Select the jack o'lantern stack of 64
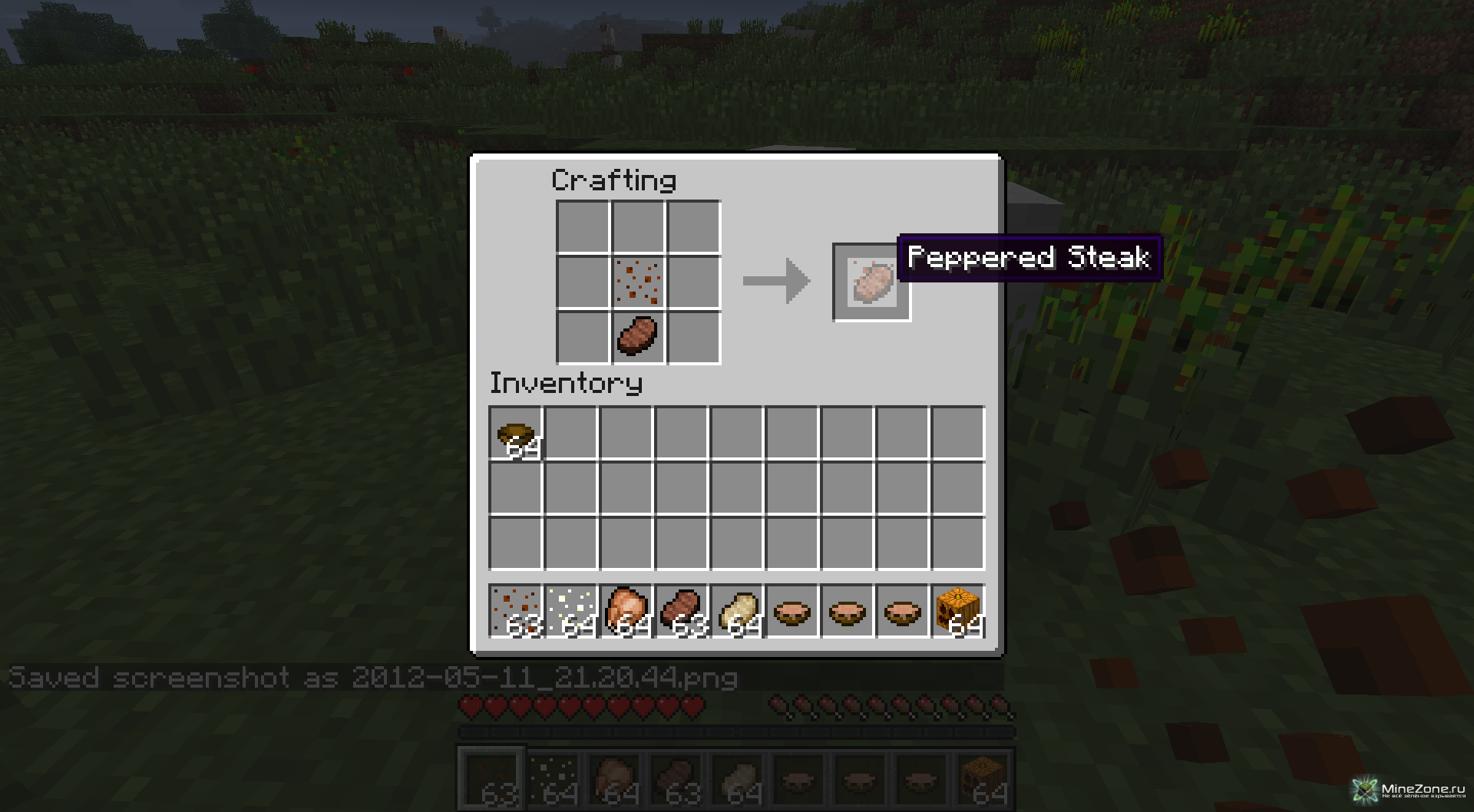The image size is (1474, 812). pyautogui.click(x=957, y=612)
